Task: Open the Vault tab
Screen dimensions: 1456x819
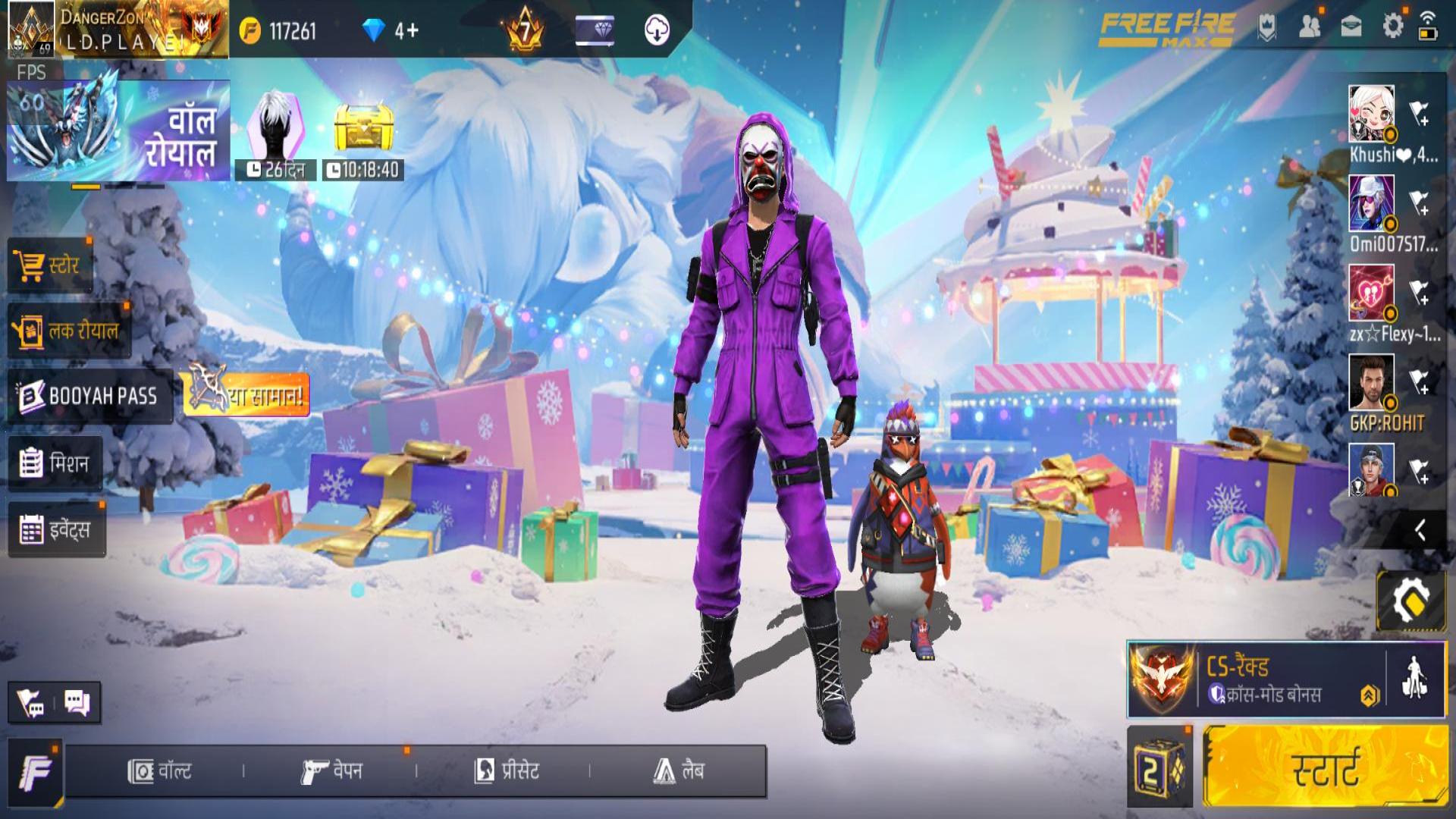Action: (x=160, y=771)
